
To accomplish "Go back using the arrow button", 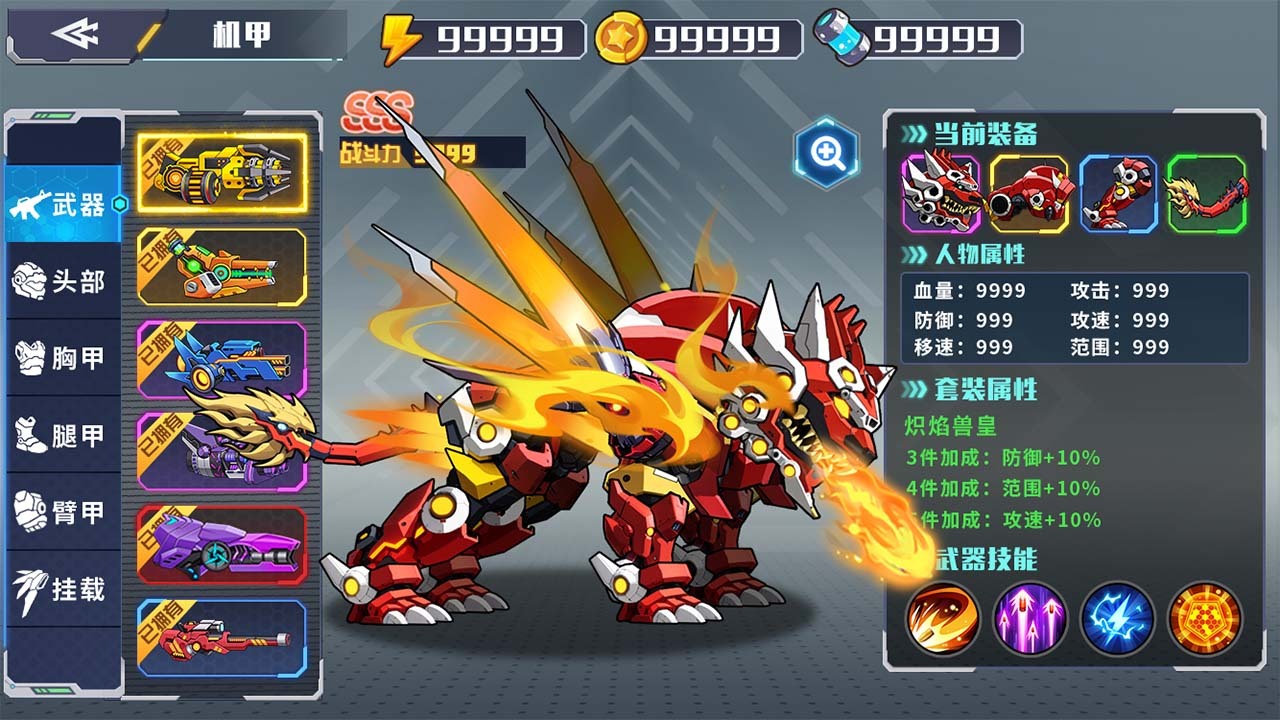I will 76,34.
